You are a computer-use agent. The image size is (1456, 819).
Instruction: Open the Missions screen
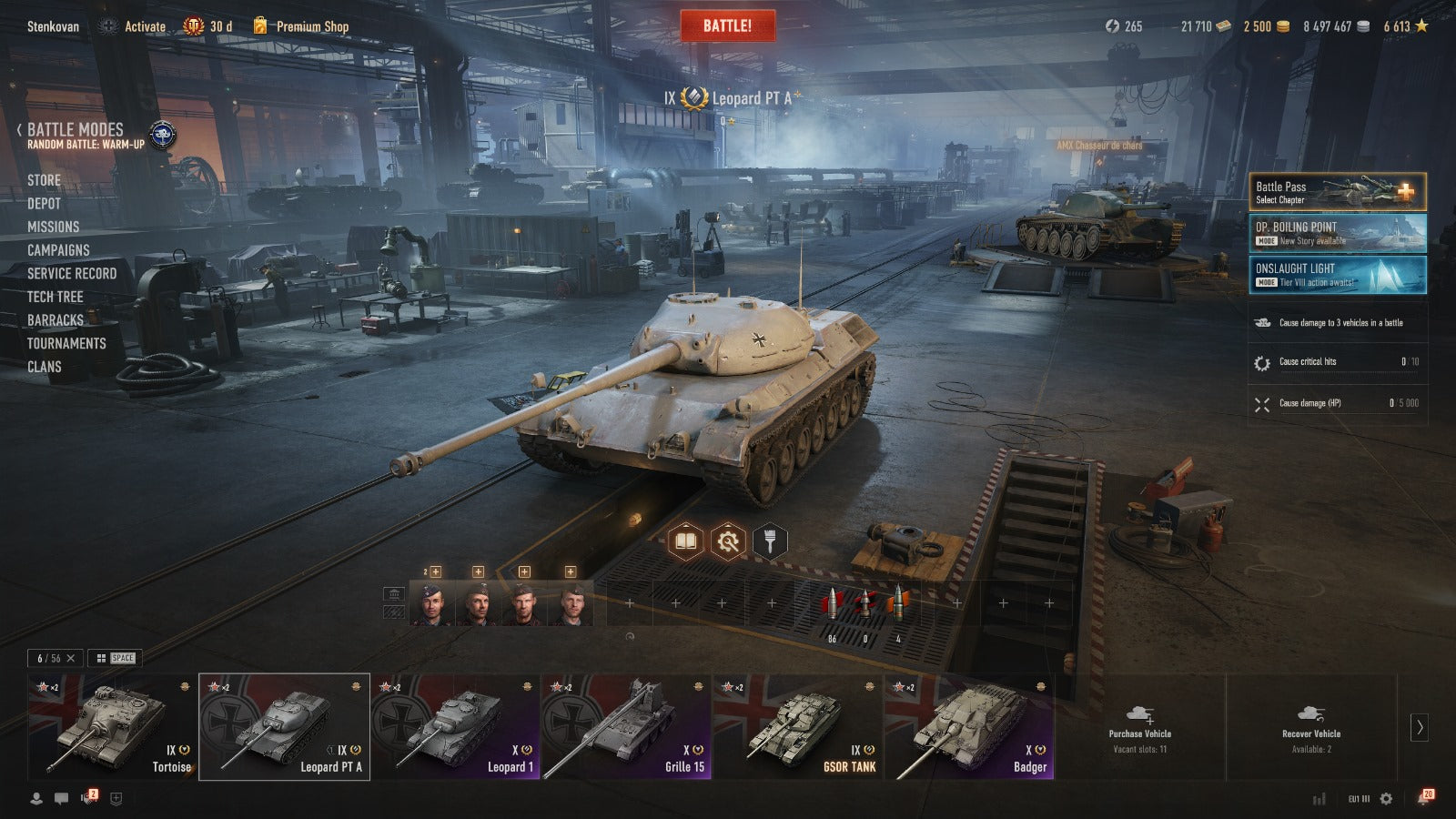[53, 227]
